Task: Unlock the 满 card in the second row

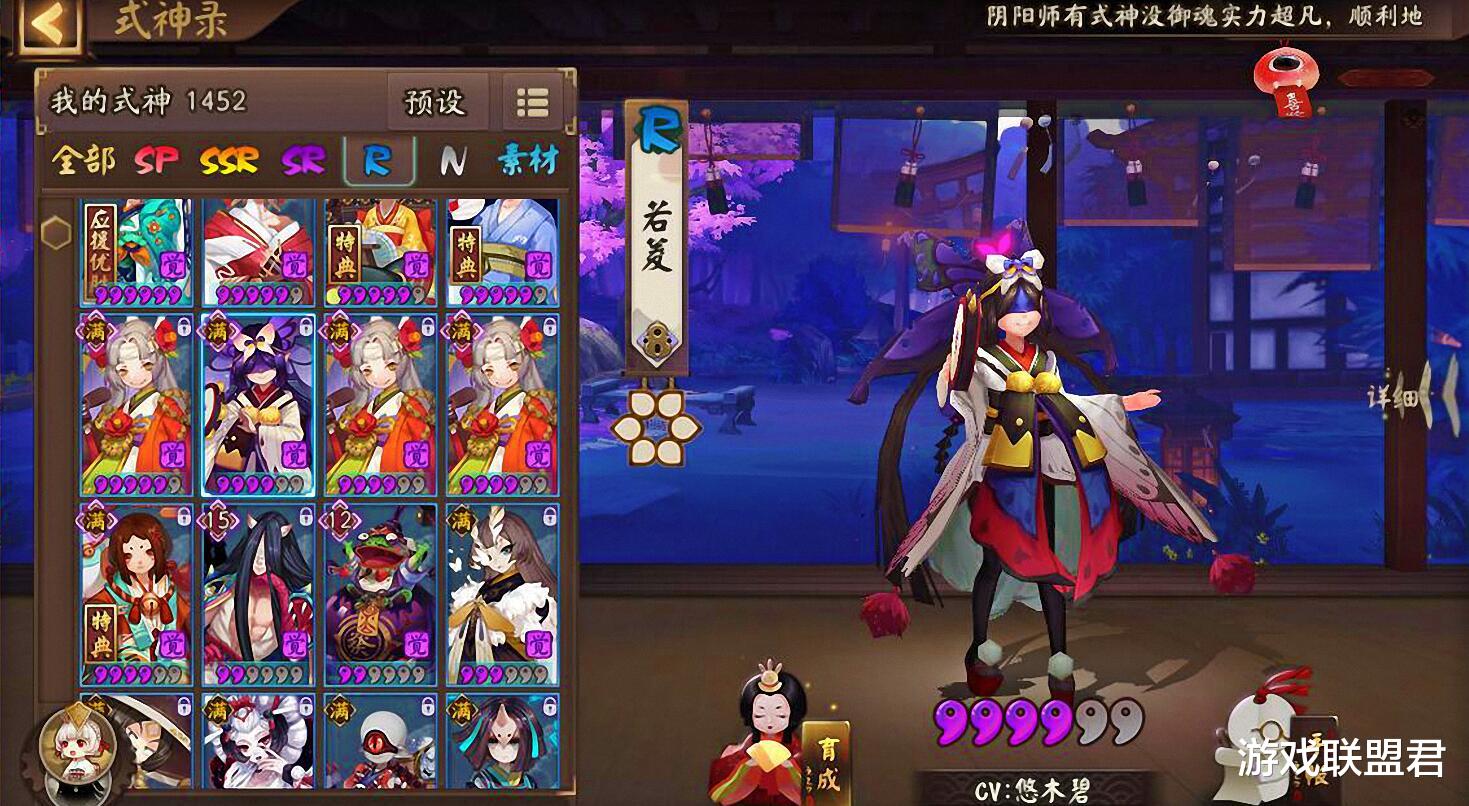Action: click(305, 327)
